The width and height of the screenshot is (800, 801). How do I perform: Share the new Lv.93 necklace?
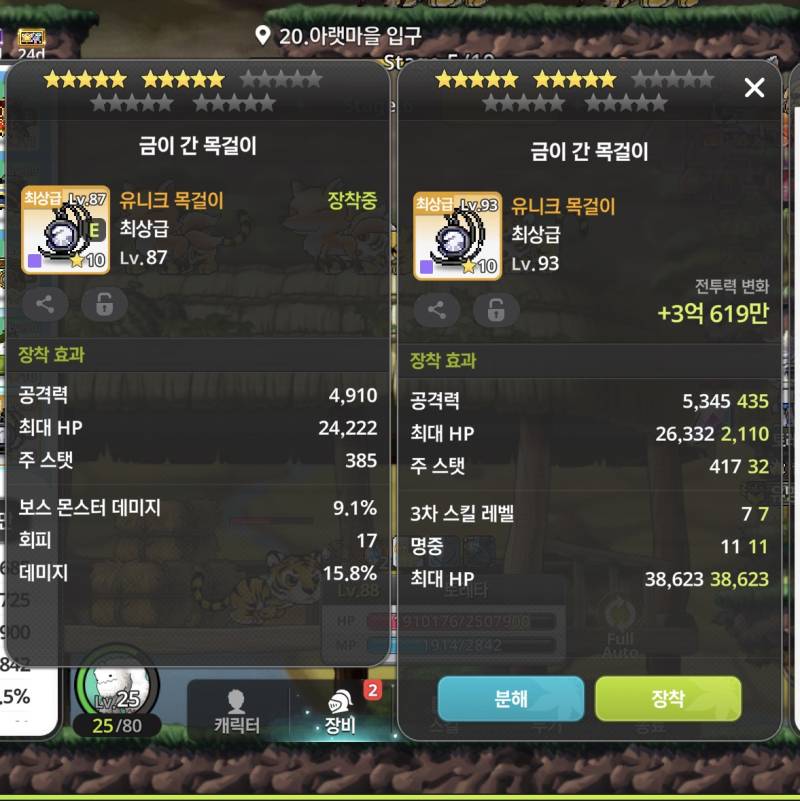pos(437,310)
